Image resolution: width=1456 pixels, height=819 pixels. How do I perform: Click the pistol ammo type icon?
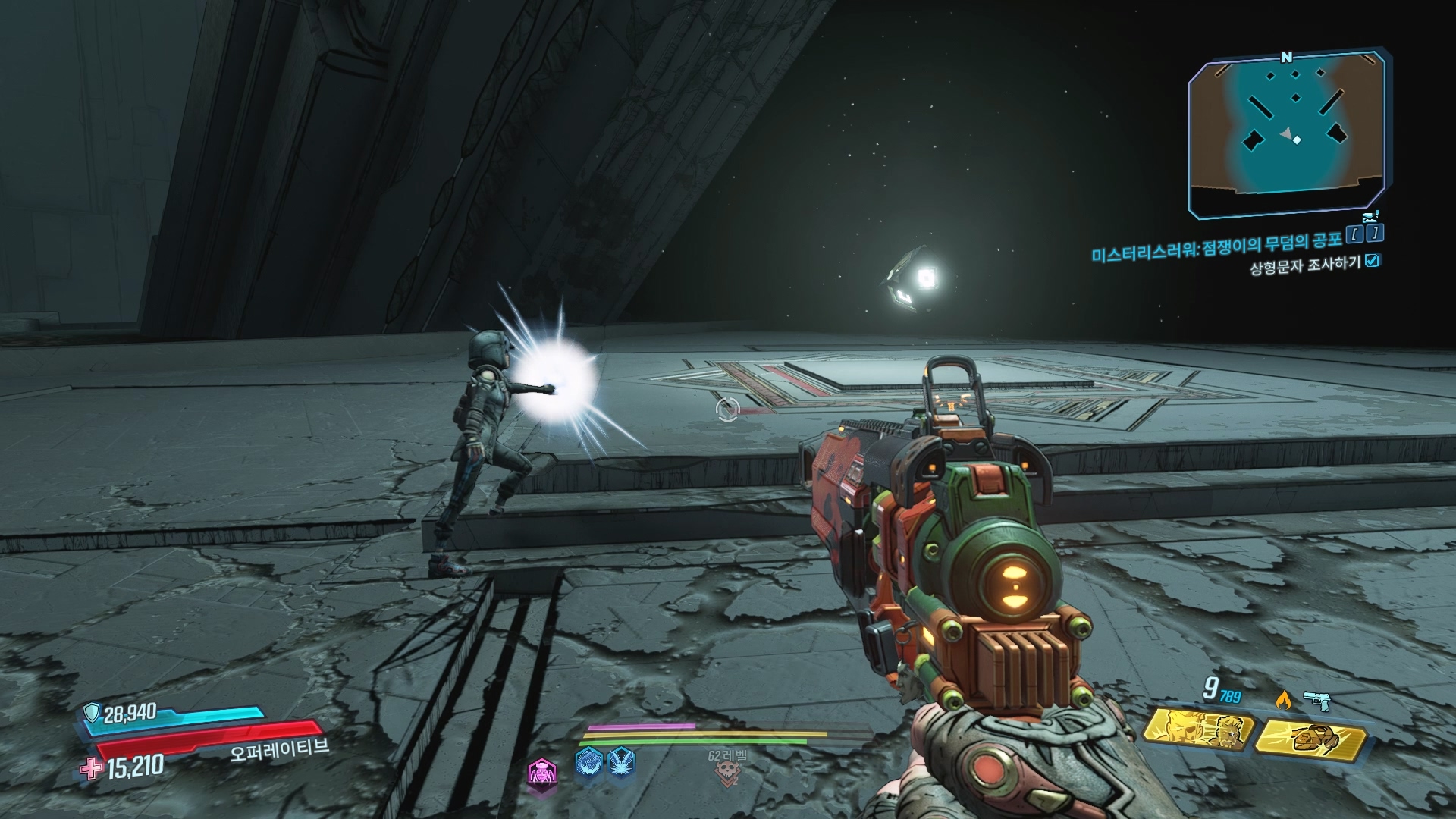point(1318,701)
